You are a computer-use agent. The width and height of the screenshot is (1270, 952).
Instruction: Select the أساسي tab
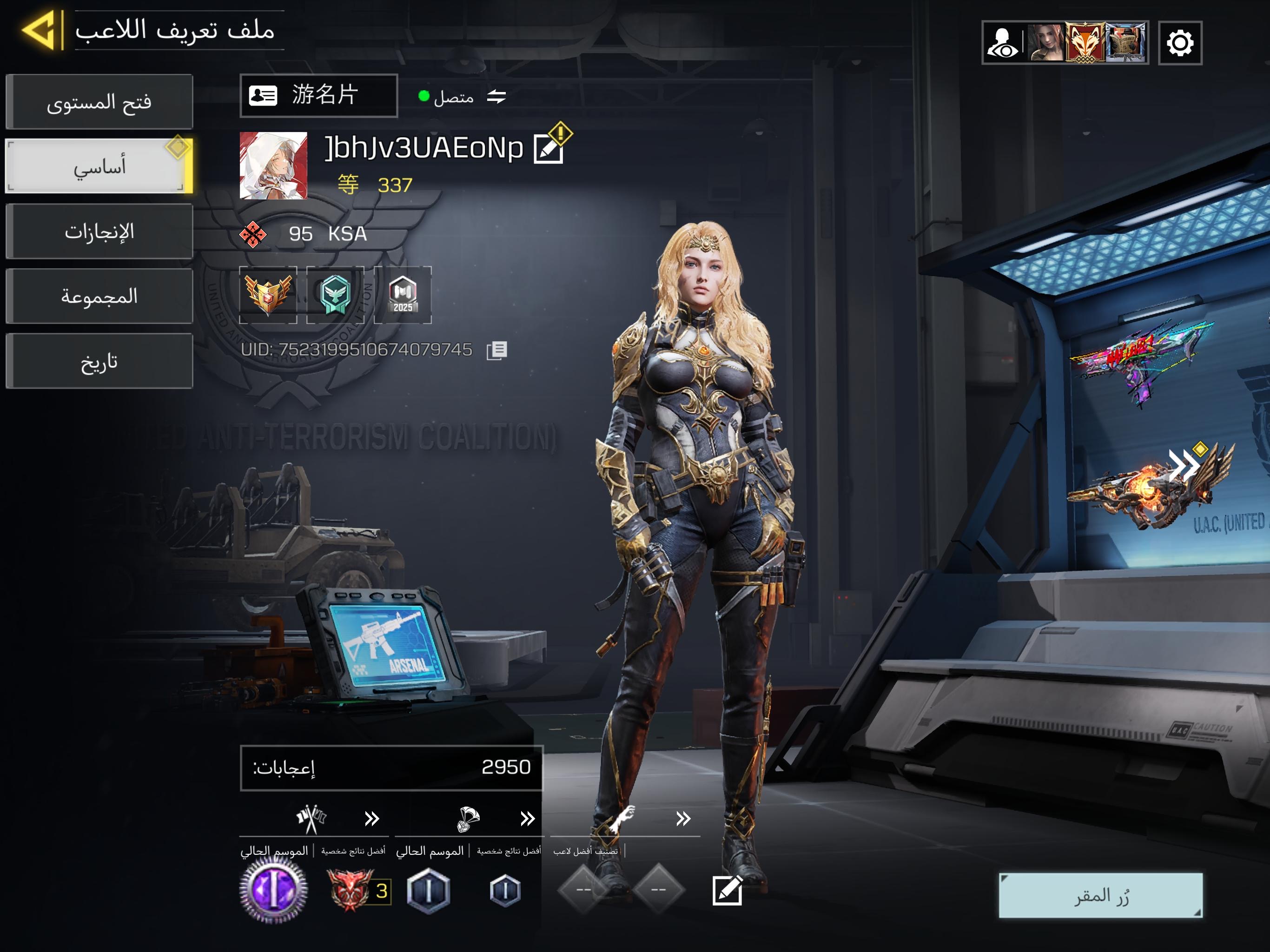click(99, 166)
